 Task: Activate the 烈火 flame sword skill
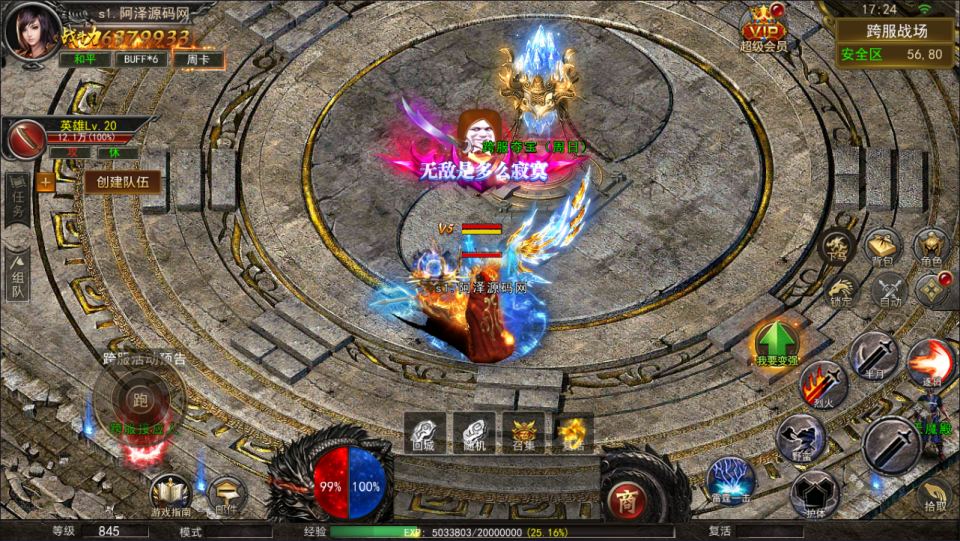click(x=822, y=384)
